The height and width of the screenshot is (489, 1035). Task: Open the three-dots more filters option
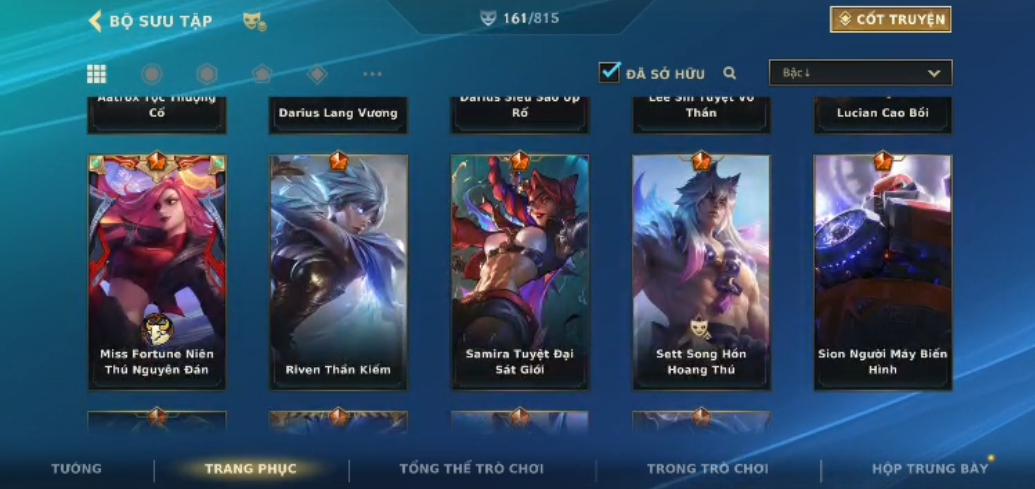point(372,74)
